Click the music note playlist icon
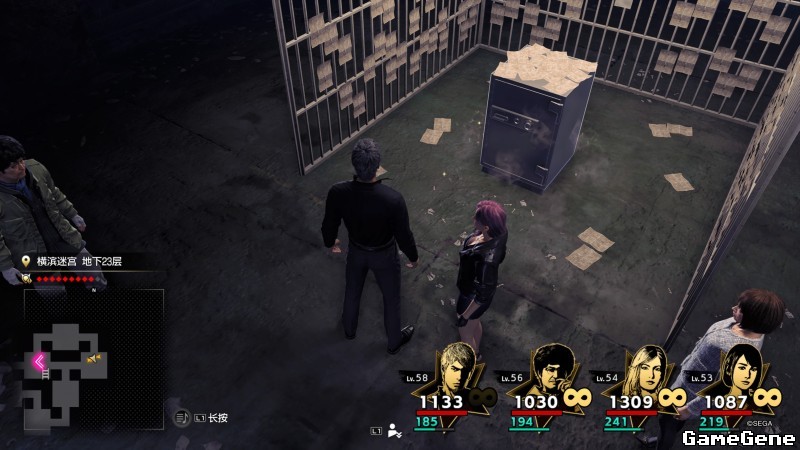The width and height of the screenshot is (800, 450). (x=183, y=416)
